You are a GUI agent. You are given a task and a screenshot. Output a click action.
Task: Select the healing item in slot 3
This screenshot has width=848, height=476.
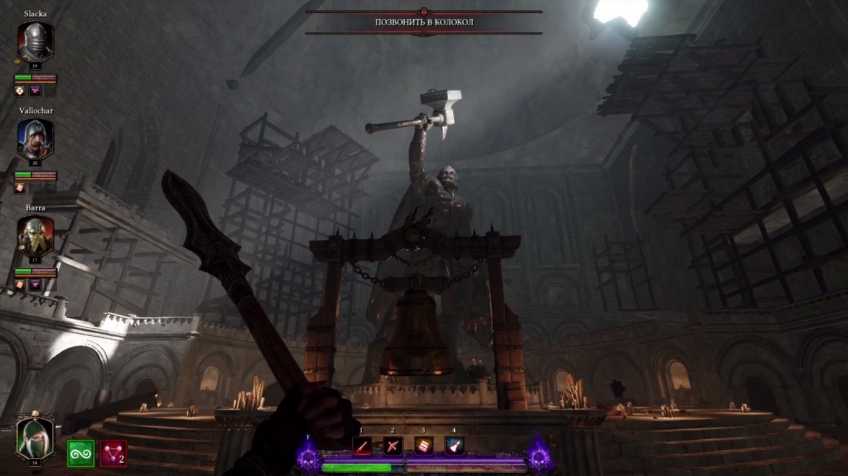[x=424, y=446]
